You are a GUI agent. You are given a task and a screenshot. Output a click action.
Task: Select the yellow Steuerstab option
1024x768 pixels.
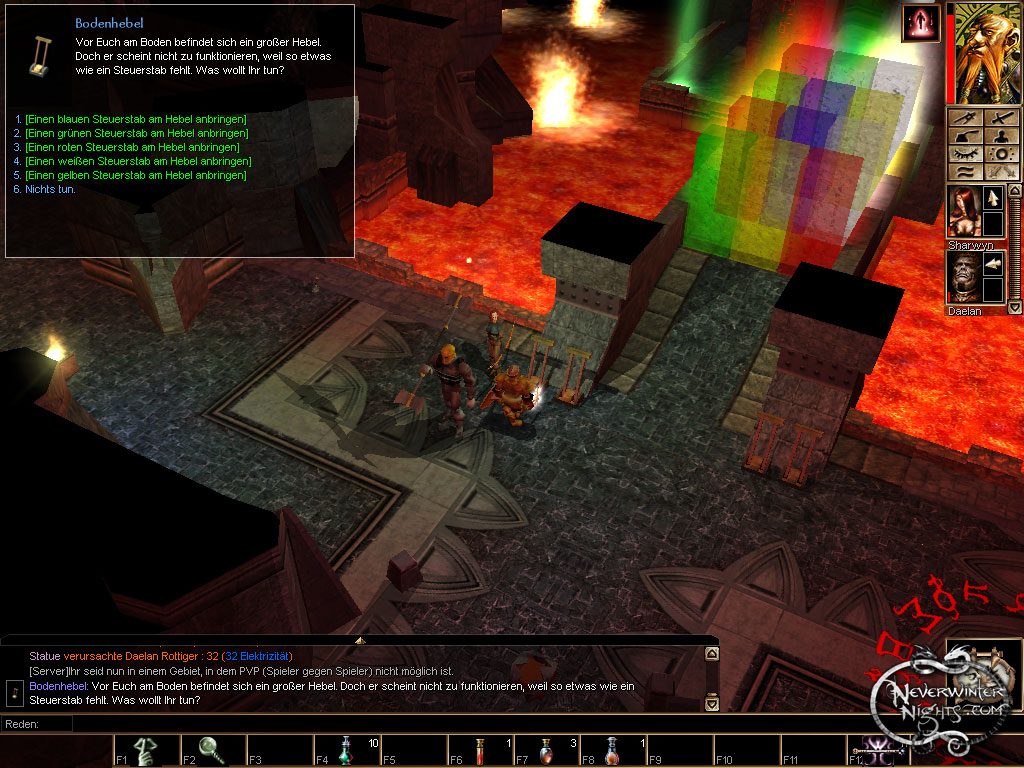(x=135, y=175)
